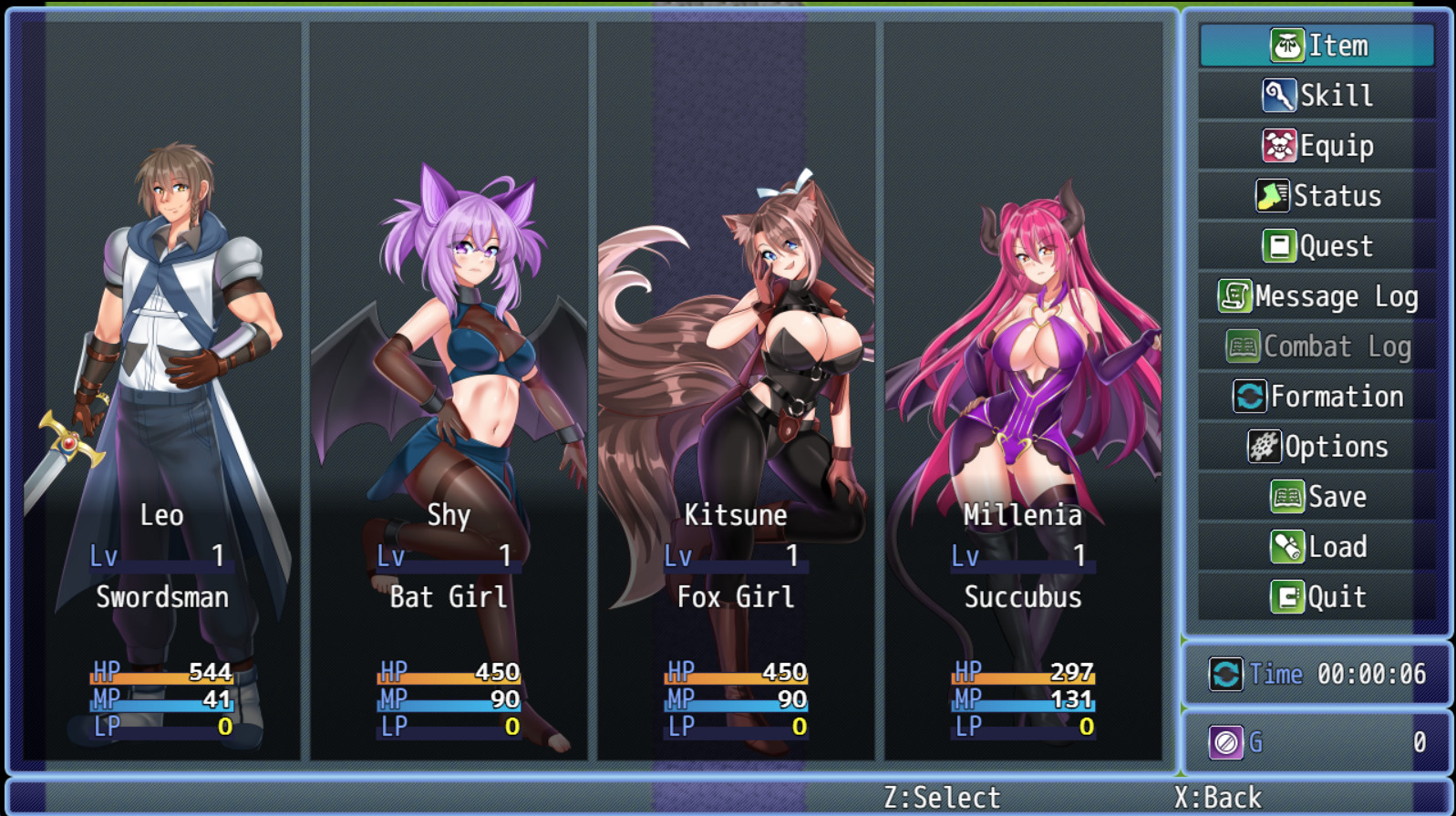This screenshot has width=1456, height=816.
Task: Click the Item command's herb icon
Action: [1287, 44]
